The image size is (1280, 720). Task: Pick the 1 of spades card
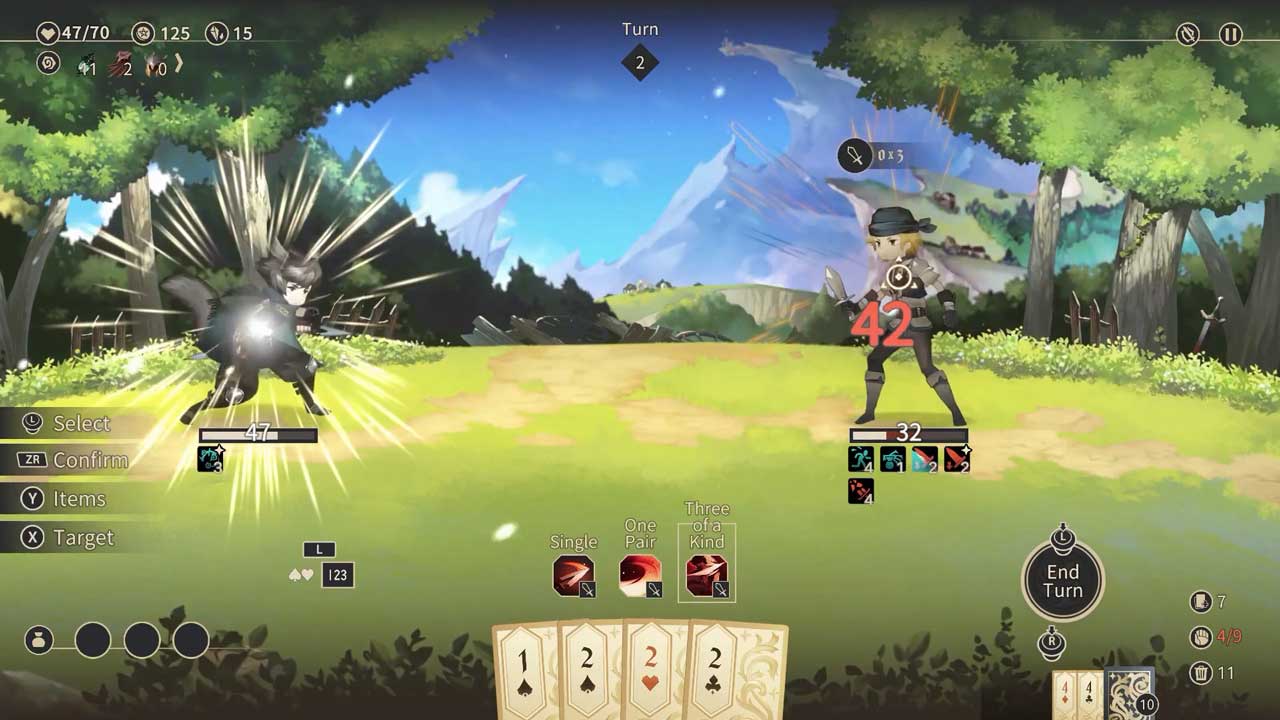click(x=526, y=670)
